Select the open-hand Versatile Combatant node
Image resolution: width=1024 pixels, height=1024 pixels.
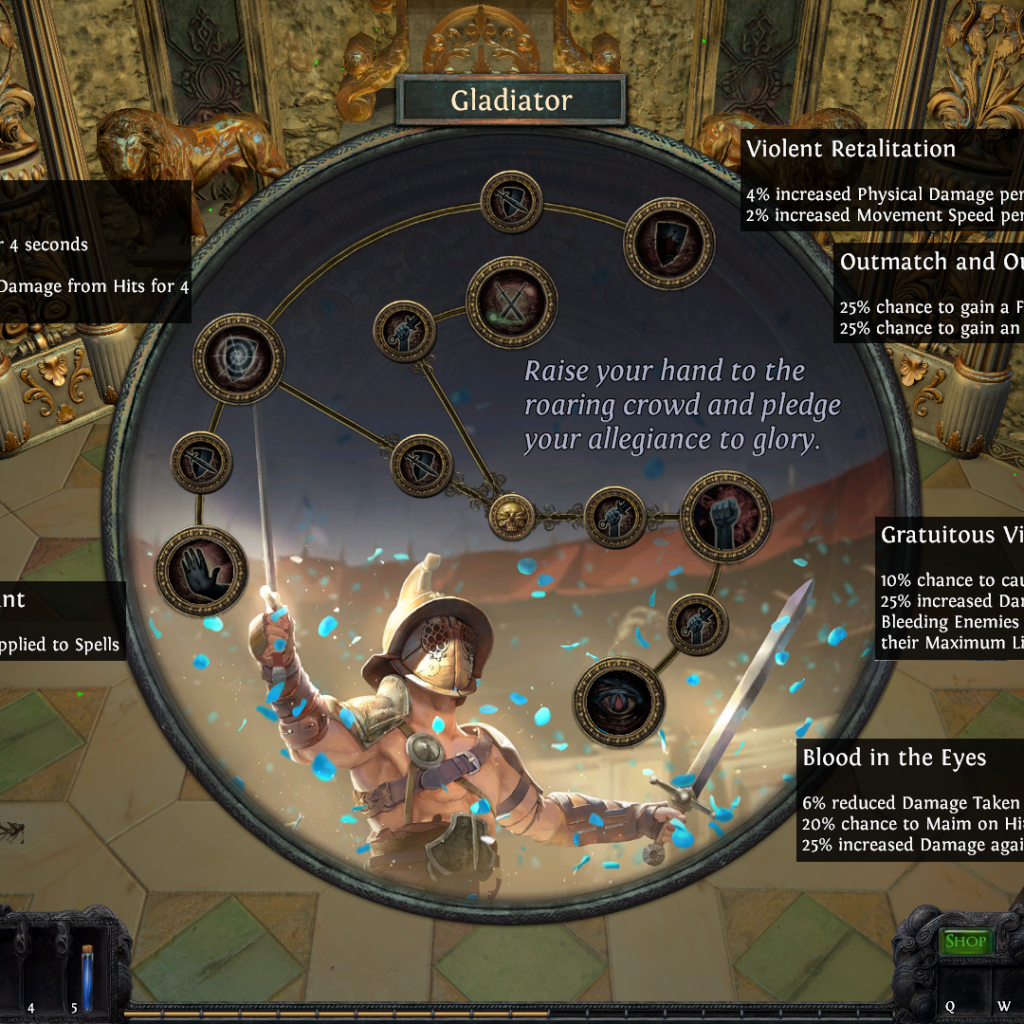201,571
